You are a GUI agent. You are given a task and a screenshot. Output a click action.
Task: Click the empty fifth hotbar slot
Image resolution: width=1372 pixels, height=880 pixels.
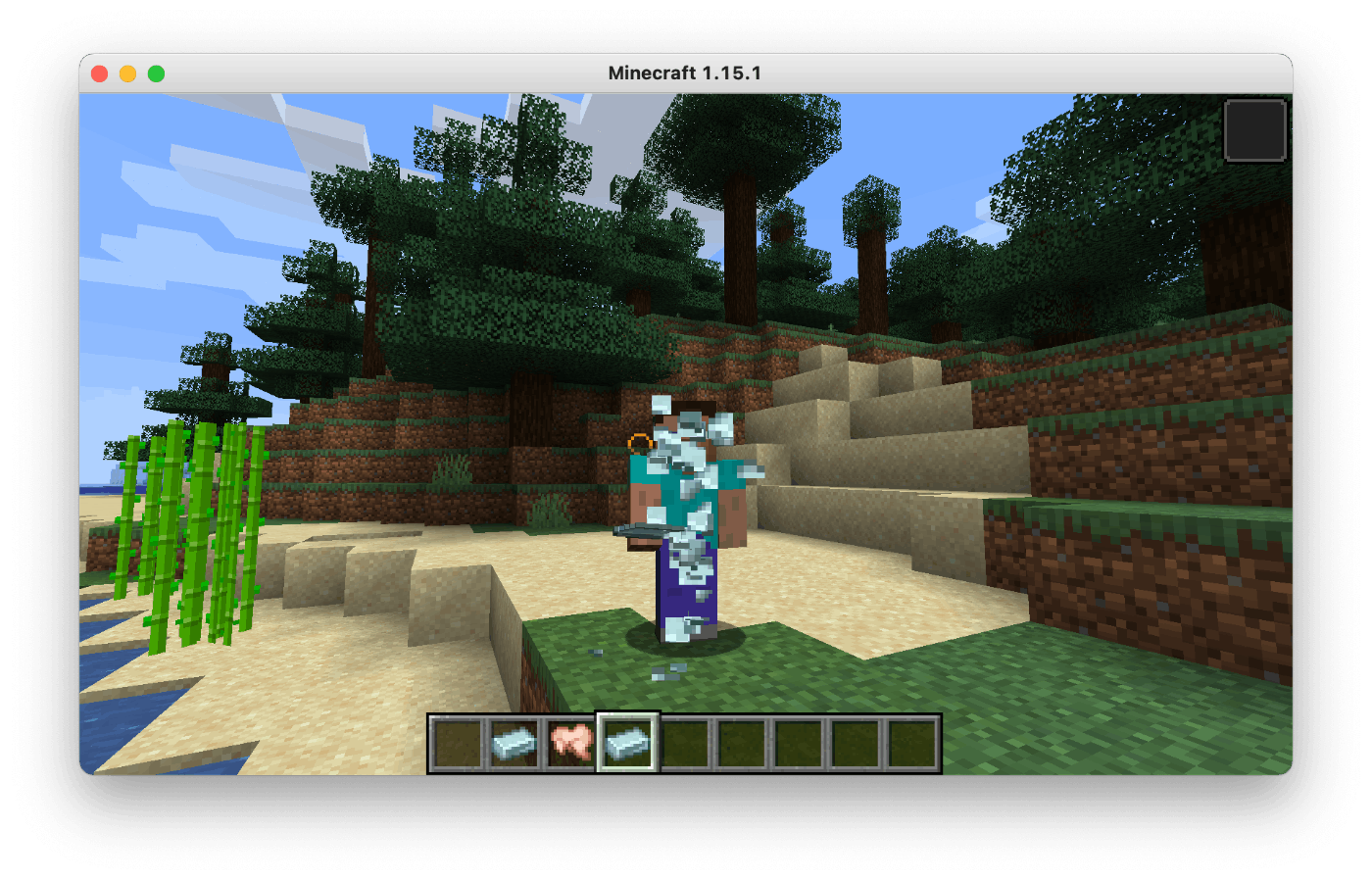click(x=684, y=742)
